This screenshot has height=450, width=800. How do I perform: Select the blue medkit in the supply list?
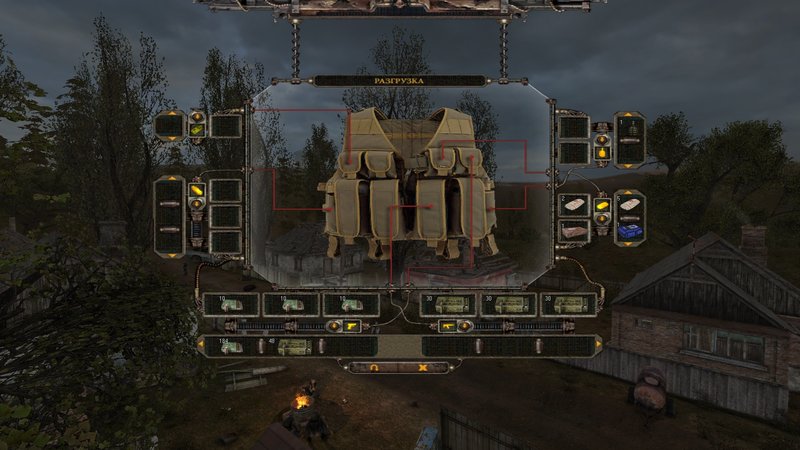pos(630,229)
